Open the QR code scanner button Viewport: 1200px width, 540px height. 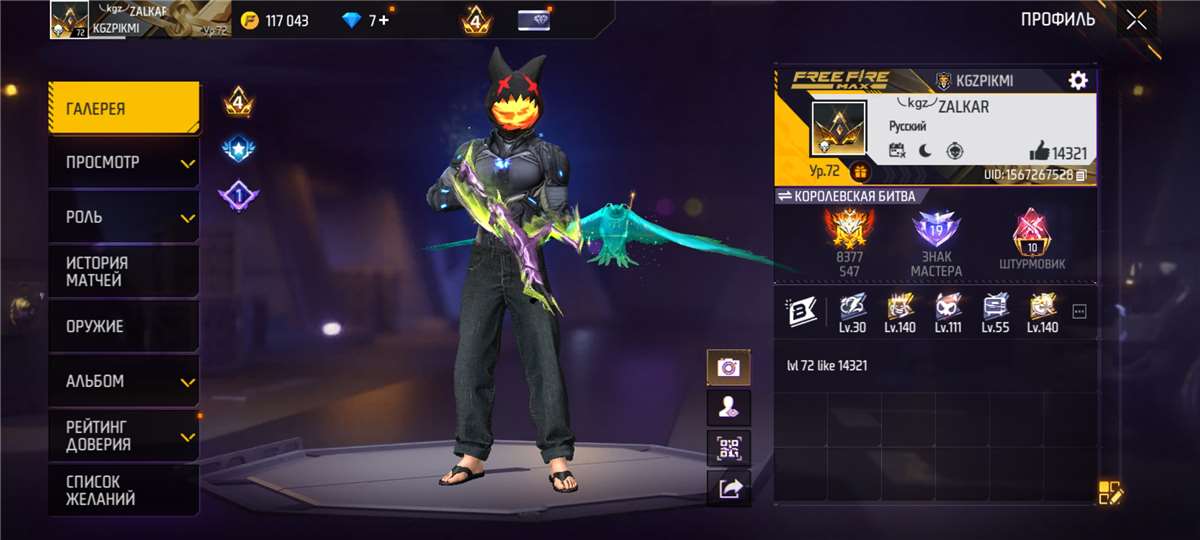(728, 448)
